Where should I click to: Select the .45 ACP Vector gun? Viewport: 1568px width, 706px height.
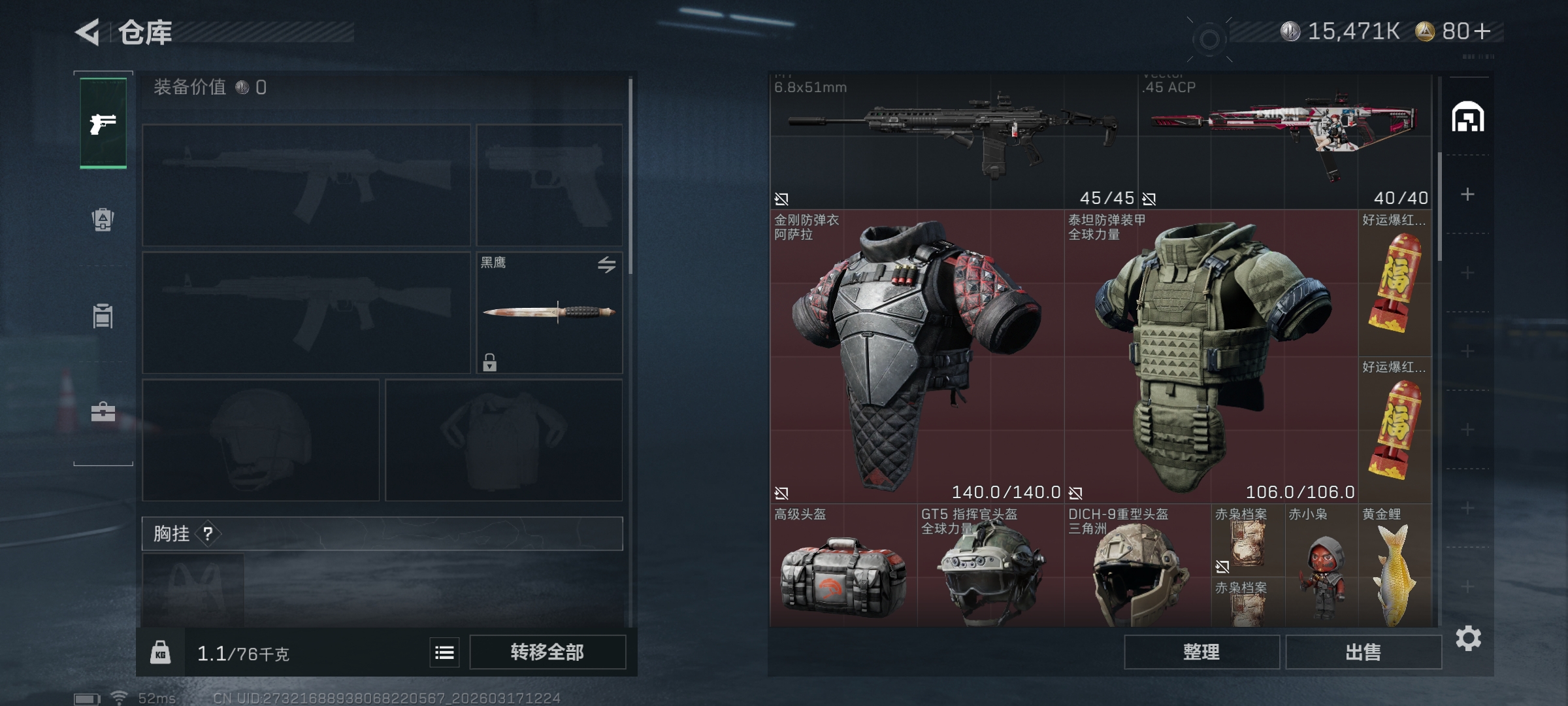click(x=1284, y=141)
